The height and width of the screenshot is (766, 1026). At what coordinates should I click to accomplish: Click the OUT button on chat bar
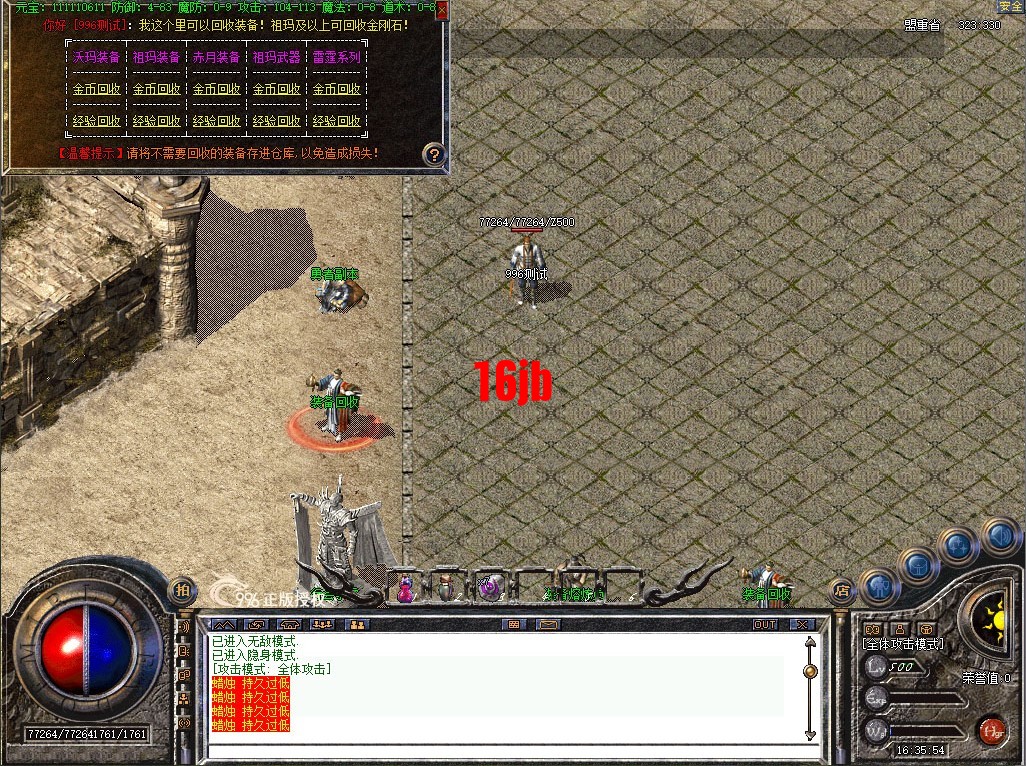(x=765, y=624)
